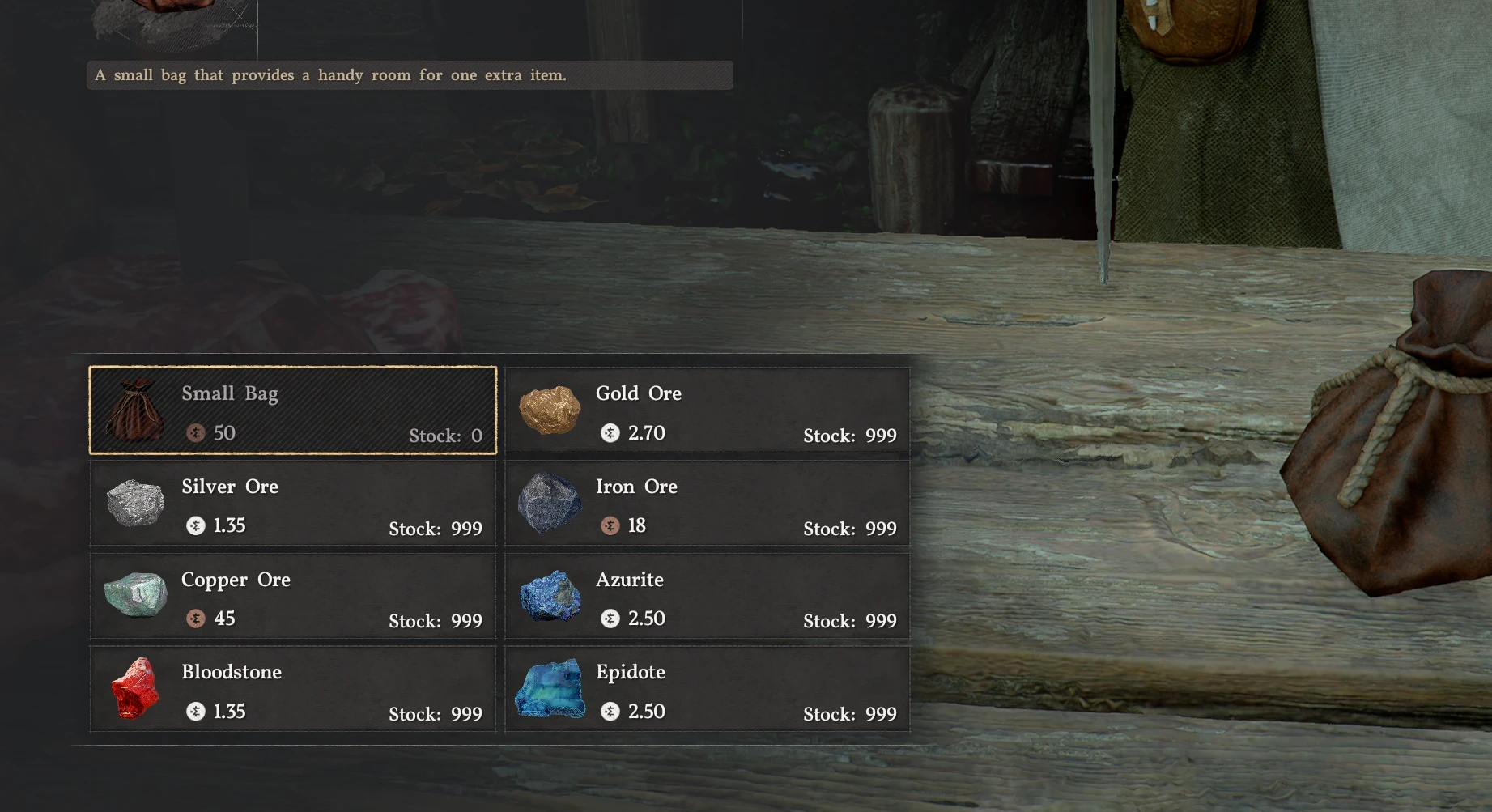The image size is (1492, 812).
Task: Choose Gold Ore from the shop list
Action: (707, 410)
